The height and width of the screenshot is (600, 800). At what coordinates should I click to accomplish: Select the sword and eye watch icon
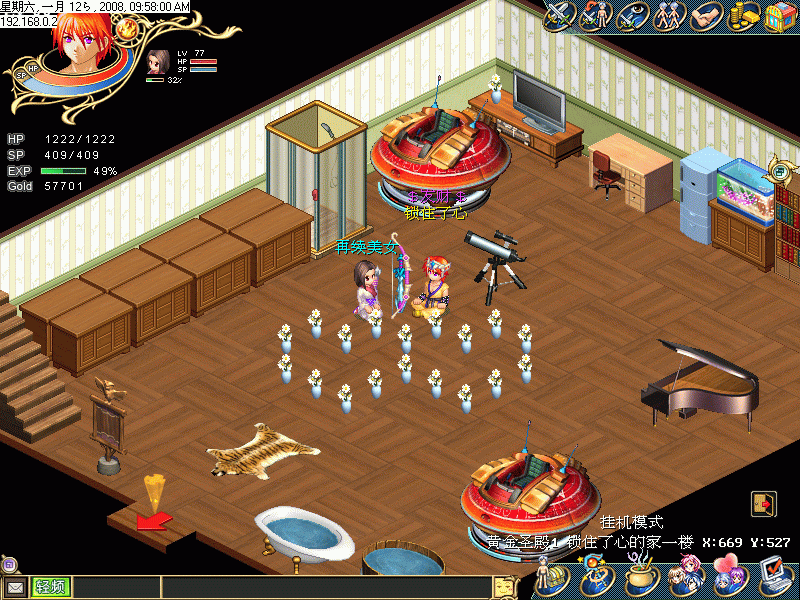click(x=632, y=15)
